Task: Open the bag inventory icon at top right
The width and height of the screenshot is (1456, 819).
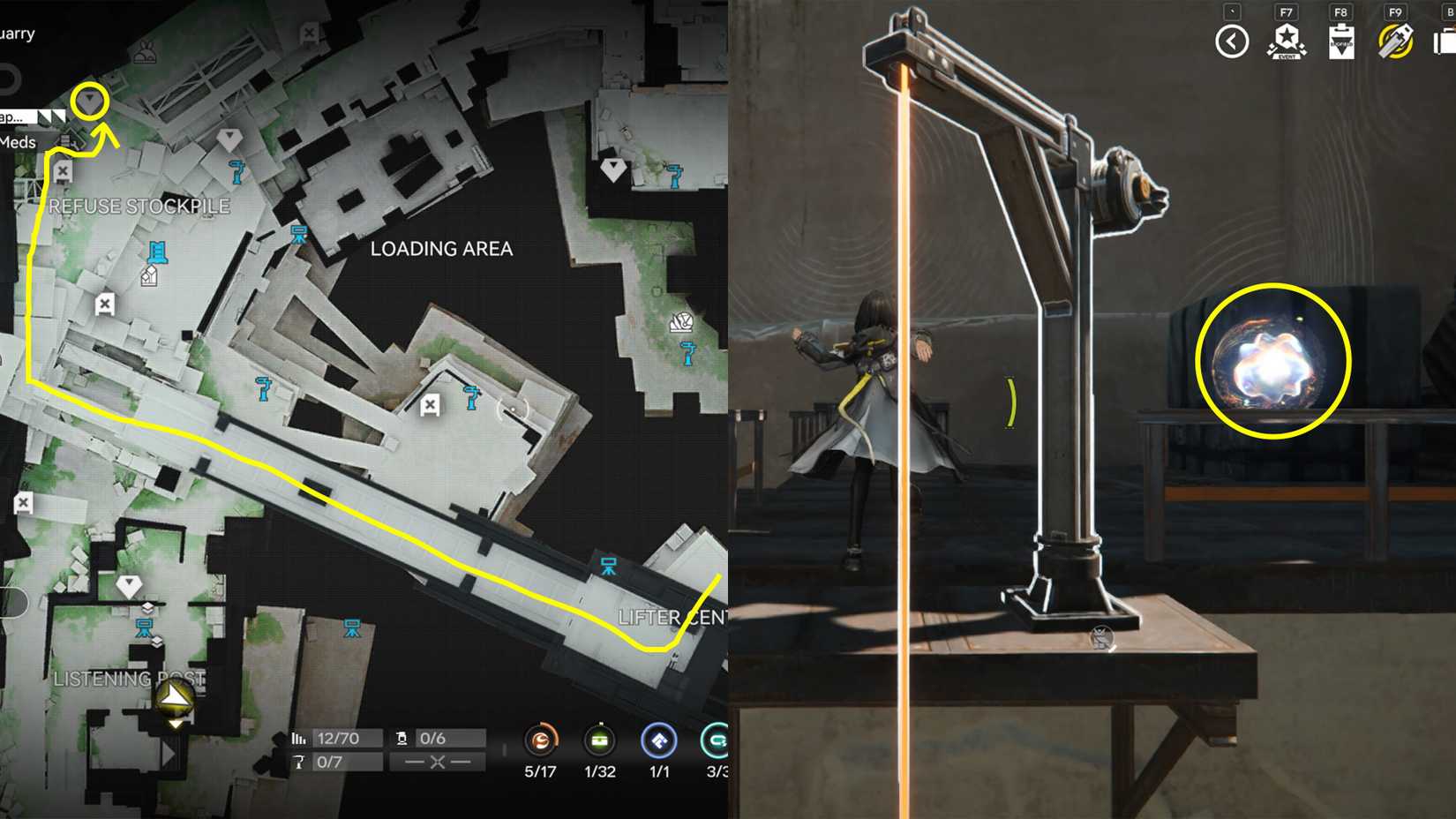Action: (x=1447, y=40)
